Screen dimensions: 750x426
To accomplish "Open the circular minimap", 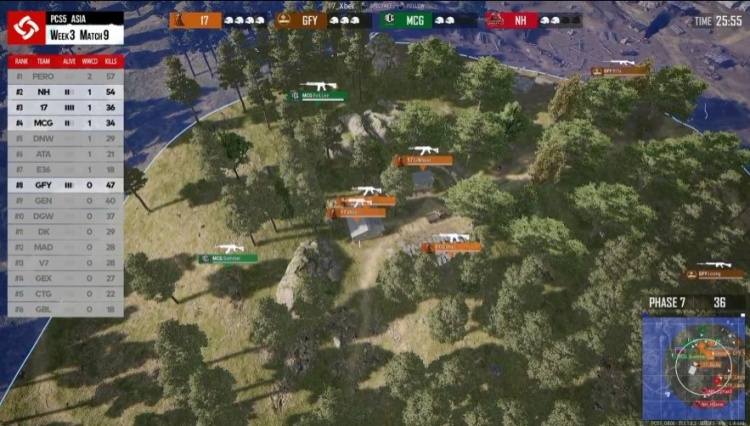I will [x=695, y=366].
